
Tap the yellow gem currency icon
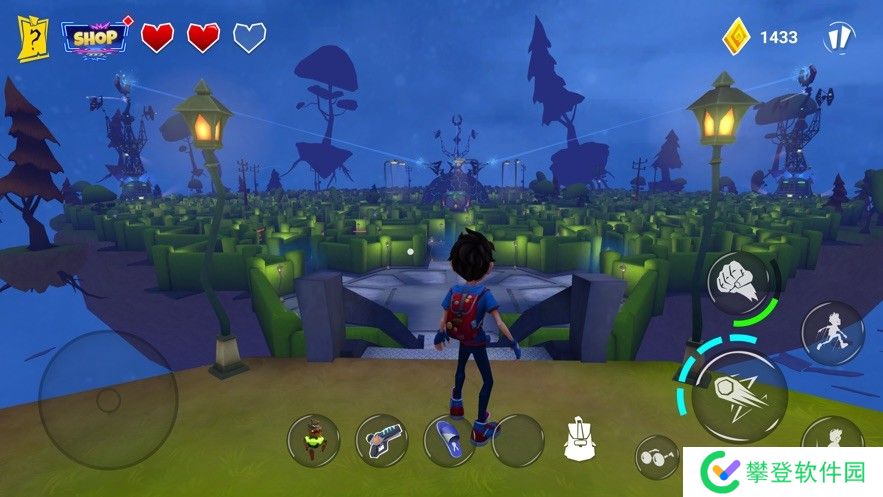tap(738, 37)
